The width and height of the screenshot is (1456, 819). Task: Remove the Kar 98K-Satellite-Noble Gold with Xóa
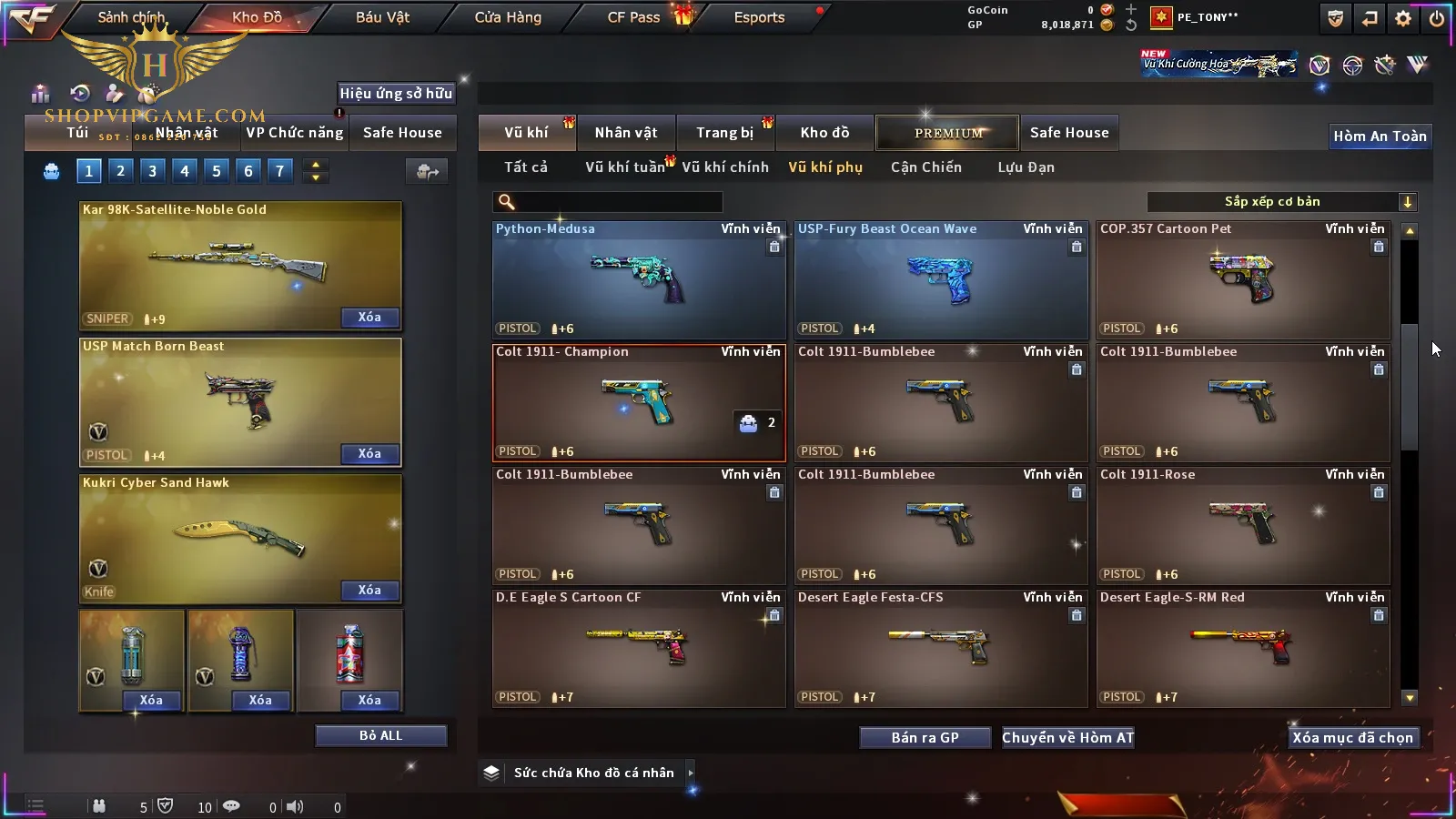pyautogui.click(x=369, y=318)
